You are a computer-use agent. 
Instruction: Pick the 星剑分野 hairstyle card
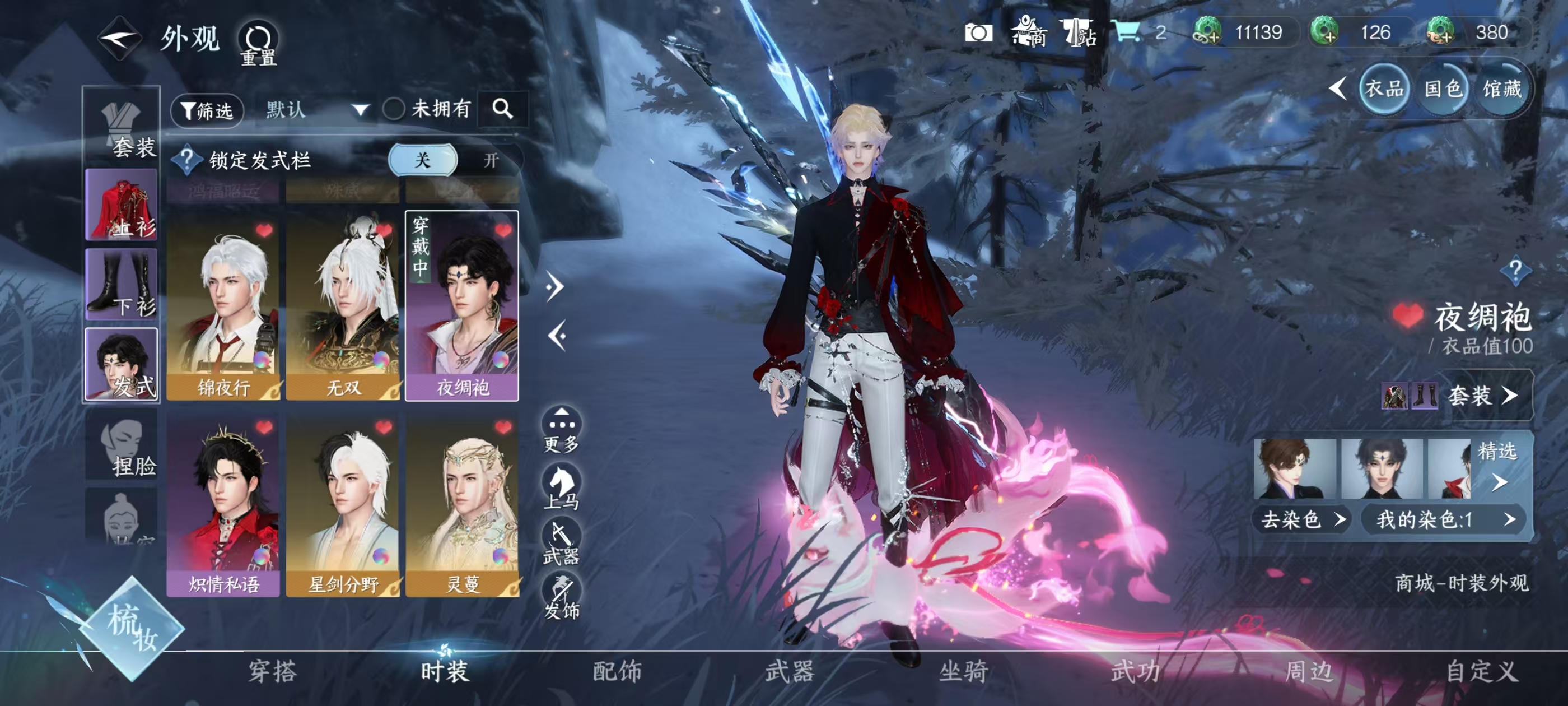[343, 505]
